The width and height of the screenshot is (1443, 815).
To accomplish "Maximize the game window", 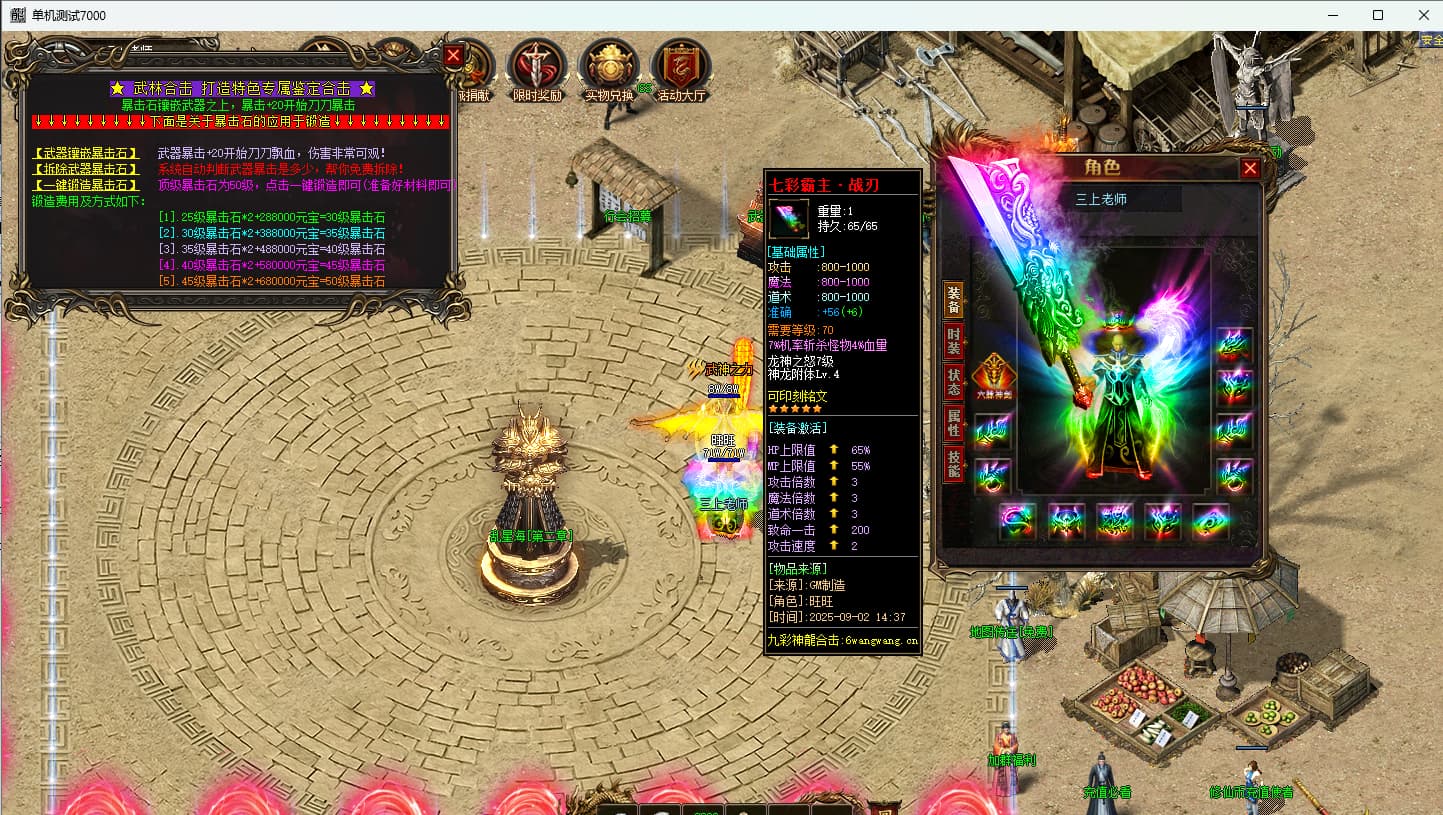I will point(1378,15).
